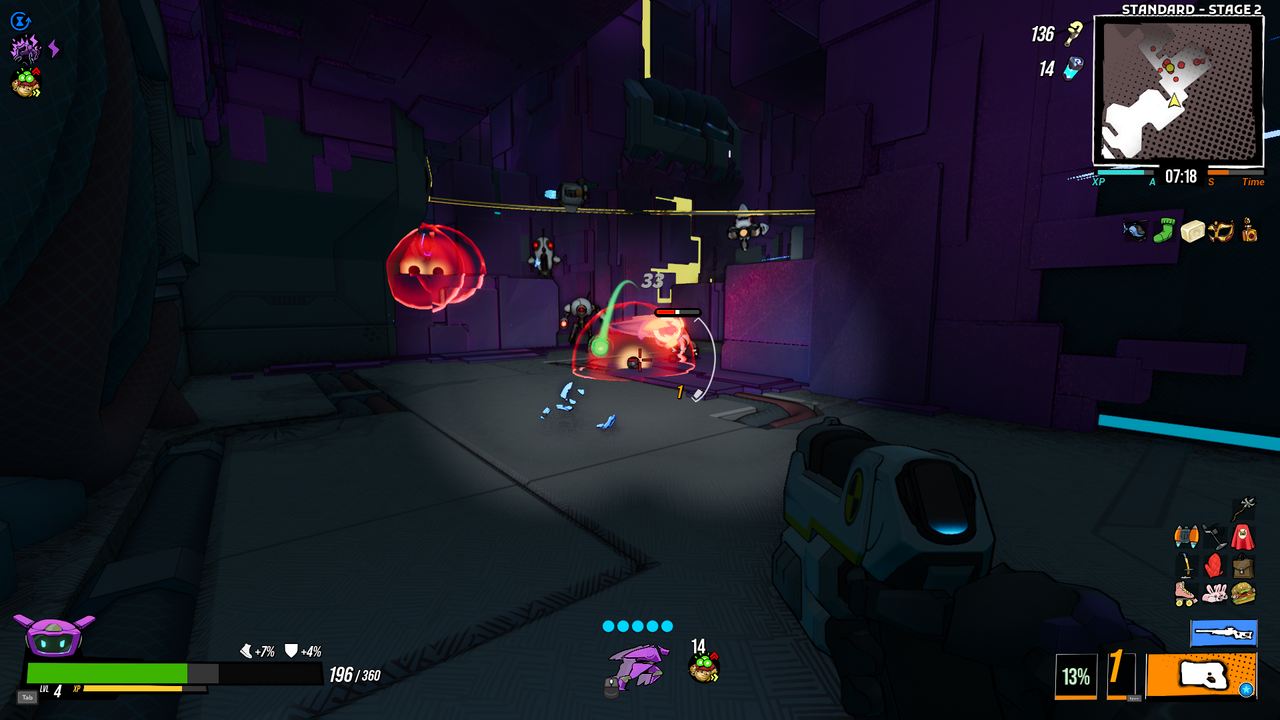Click the soap bar item icon
Image resolution: width=1280 pixels, height=720 pixels.
tap(1194, 230)
